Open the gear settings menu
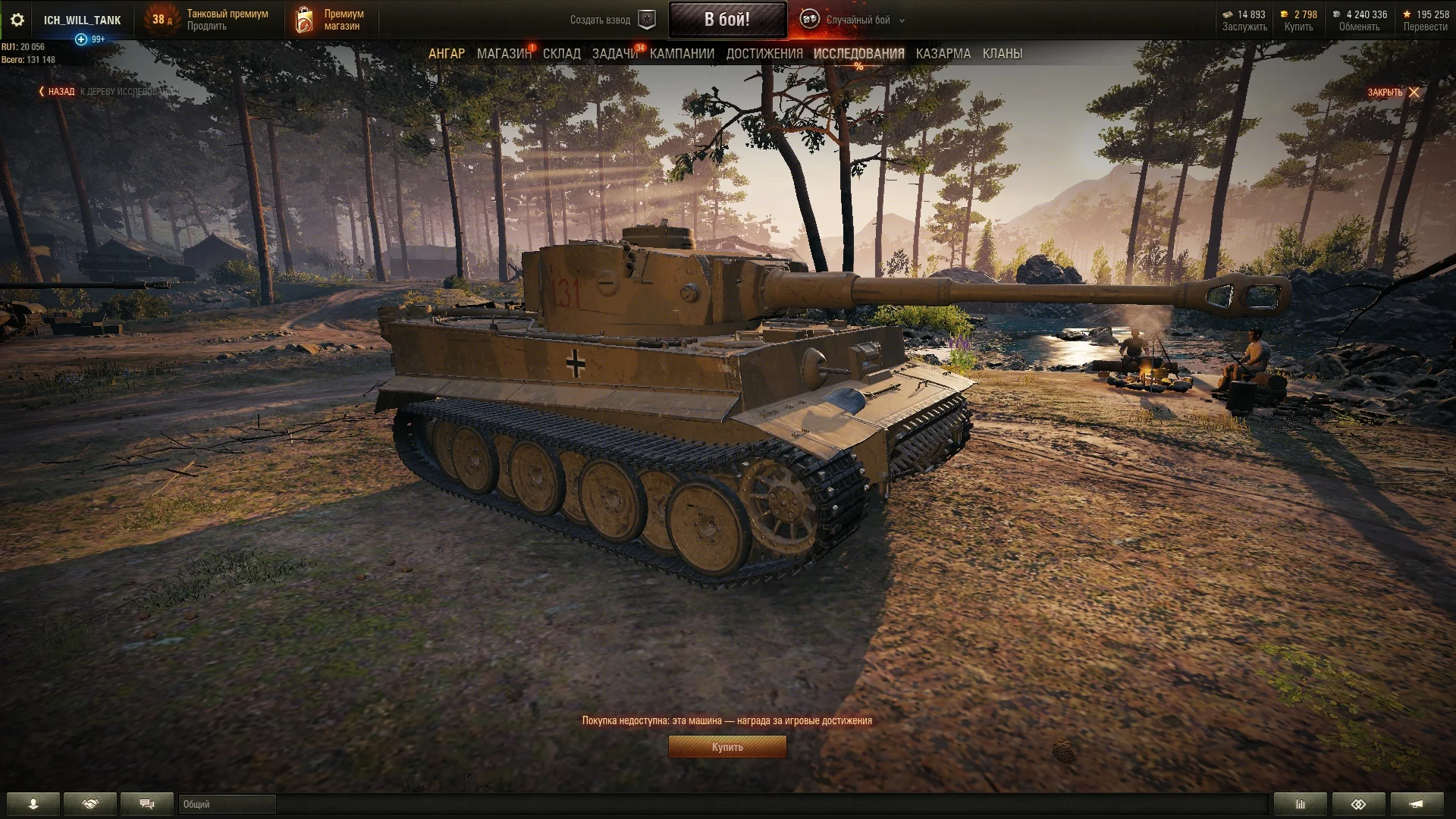This screenshot has height=819, width=1456. 17,20
